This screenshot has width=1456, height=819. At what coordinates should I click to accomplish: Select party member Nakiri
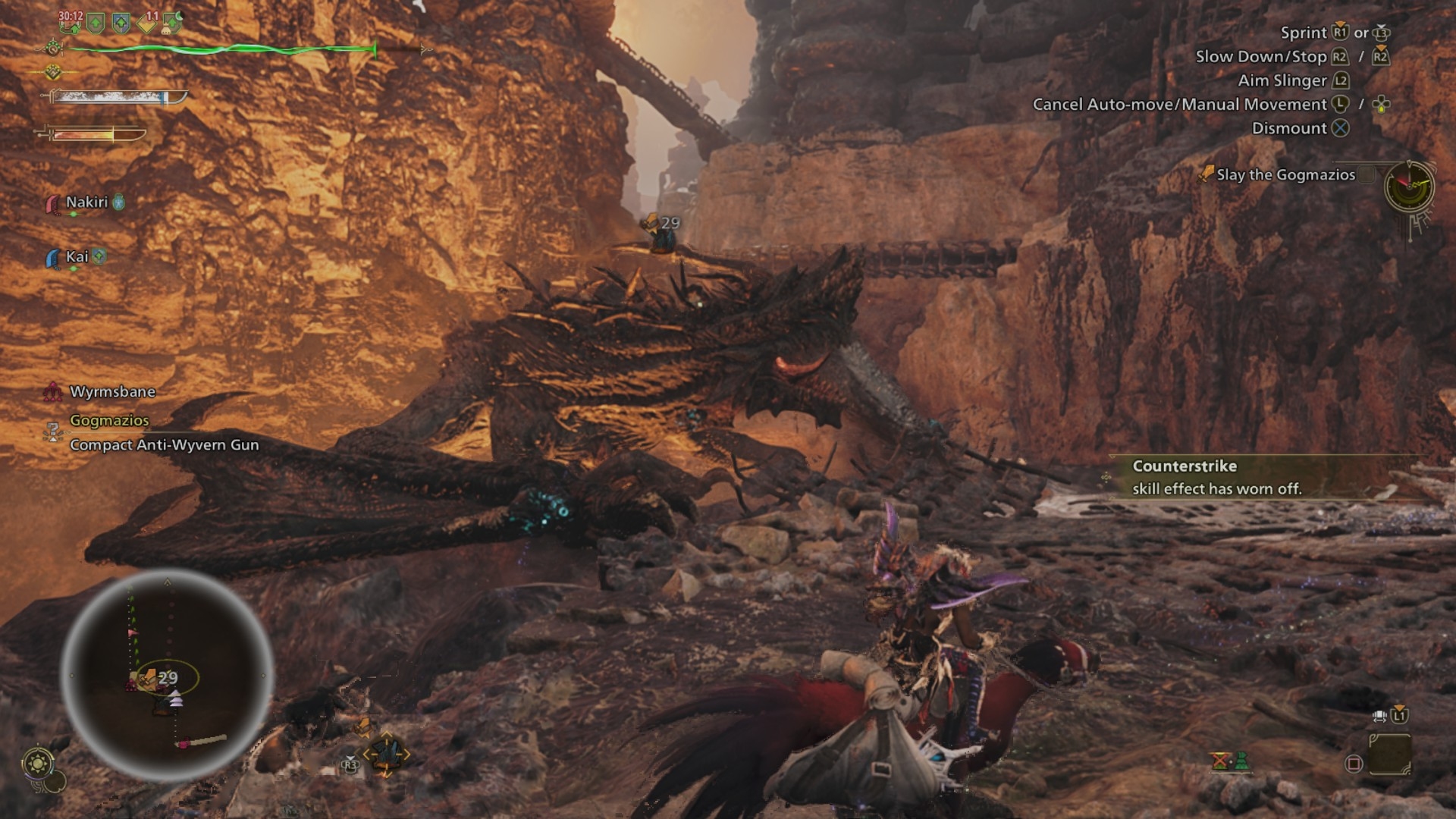point(86,202)
